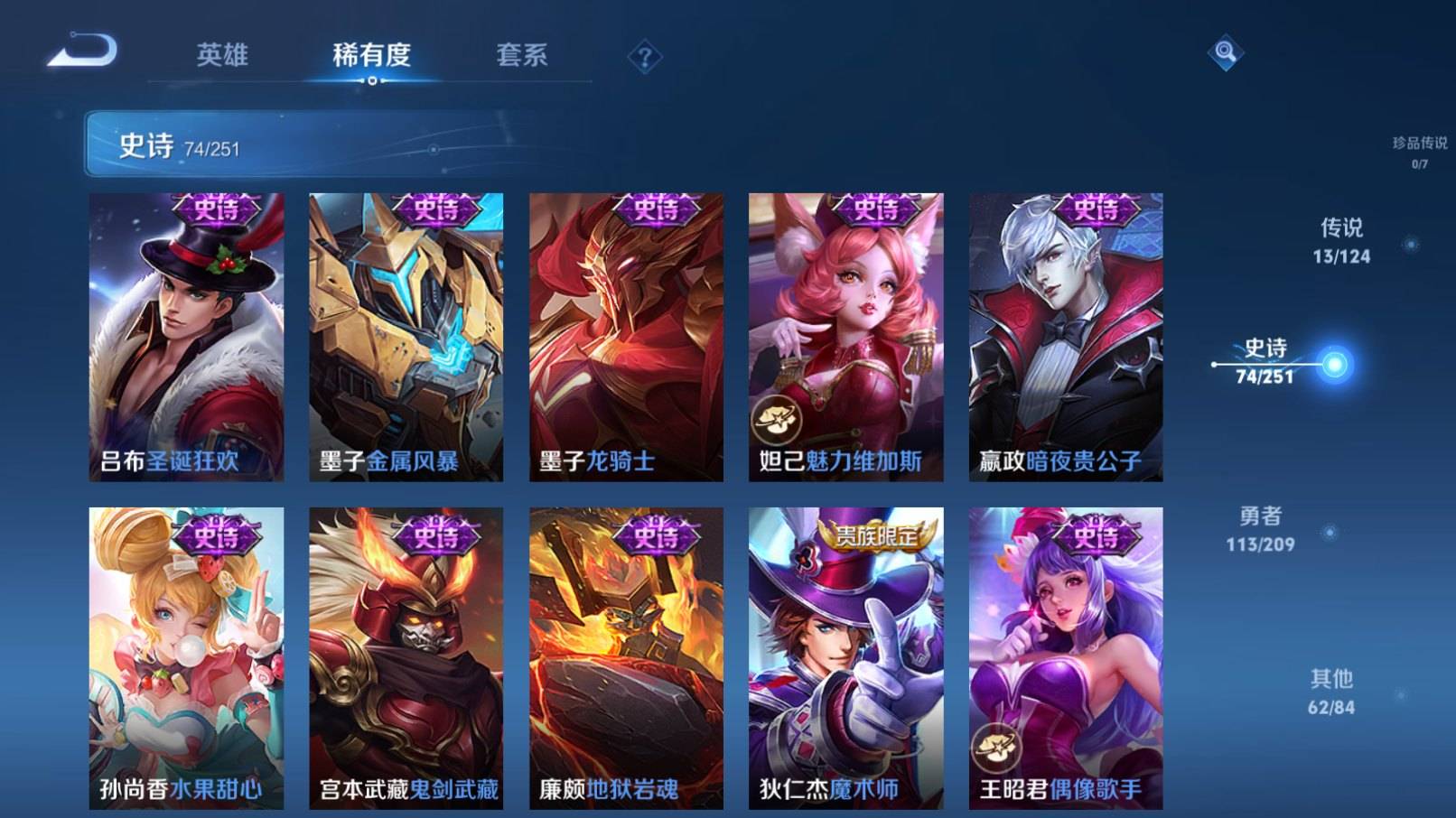
Task: Switch to the 套系 tab
Action: (x=522, y=56)
